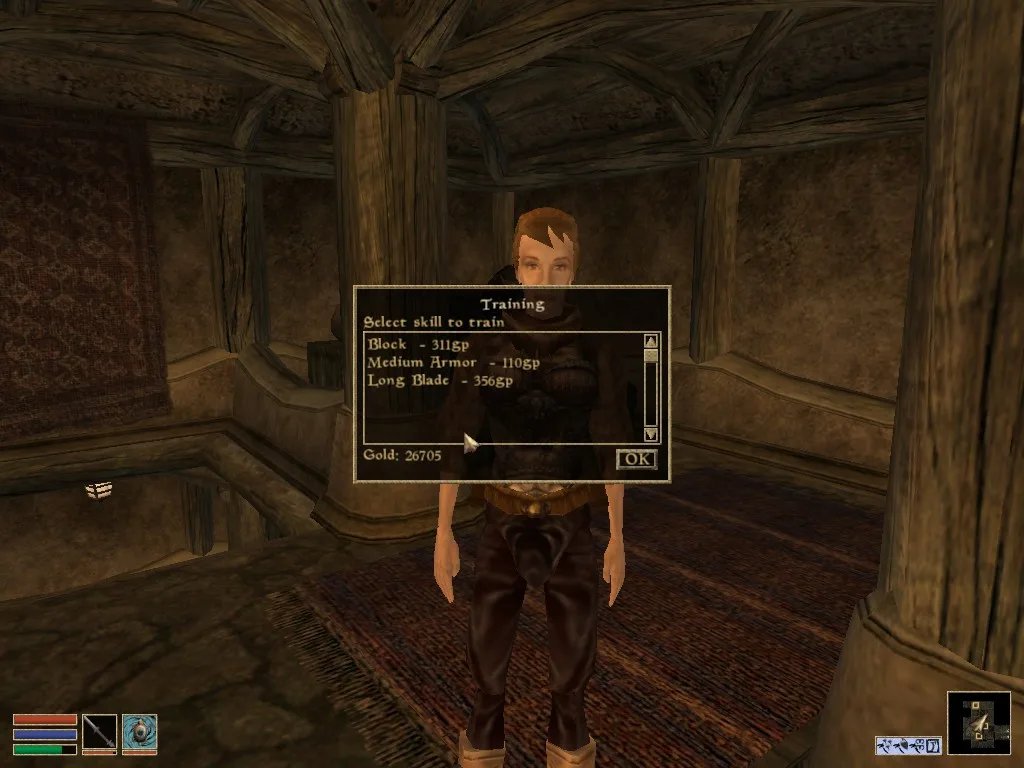Screen dimensions: 1024x768
Task: Choose Medium Armor training for 110gp
Action: [x=453, y=362]
